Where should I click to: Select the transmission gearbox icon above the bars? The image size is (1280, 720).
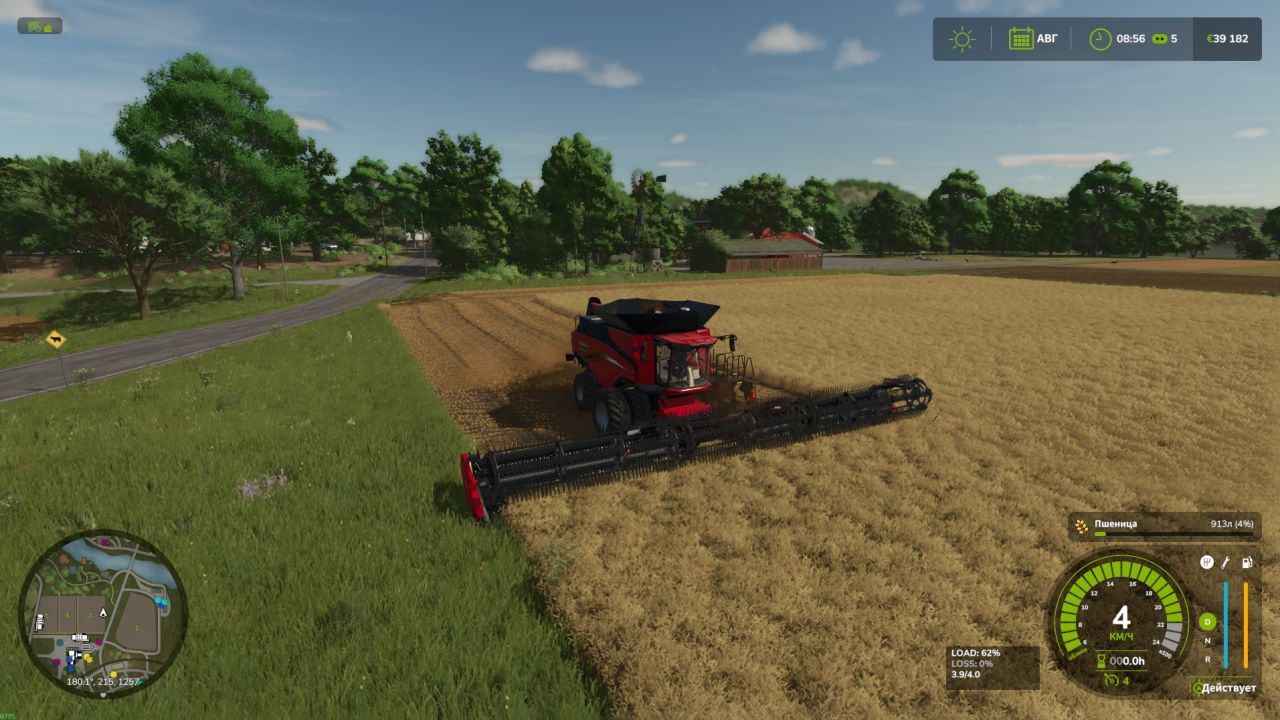(x=1206, y=563)
